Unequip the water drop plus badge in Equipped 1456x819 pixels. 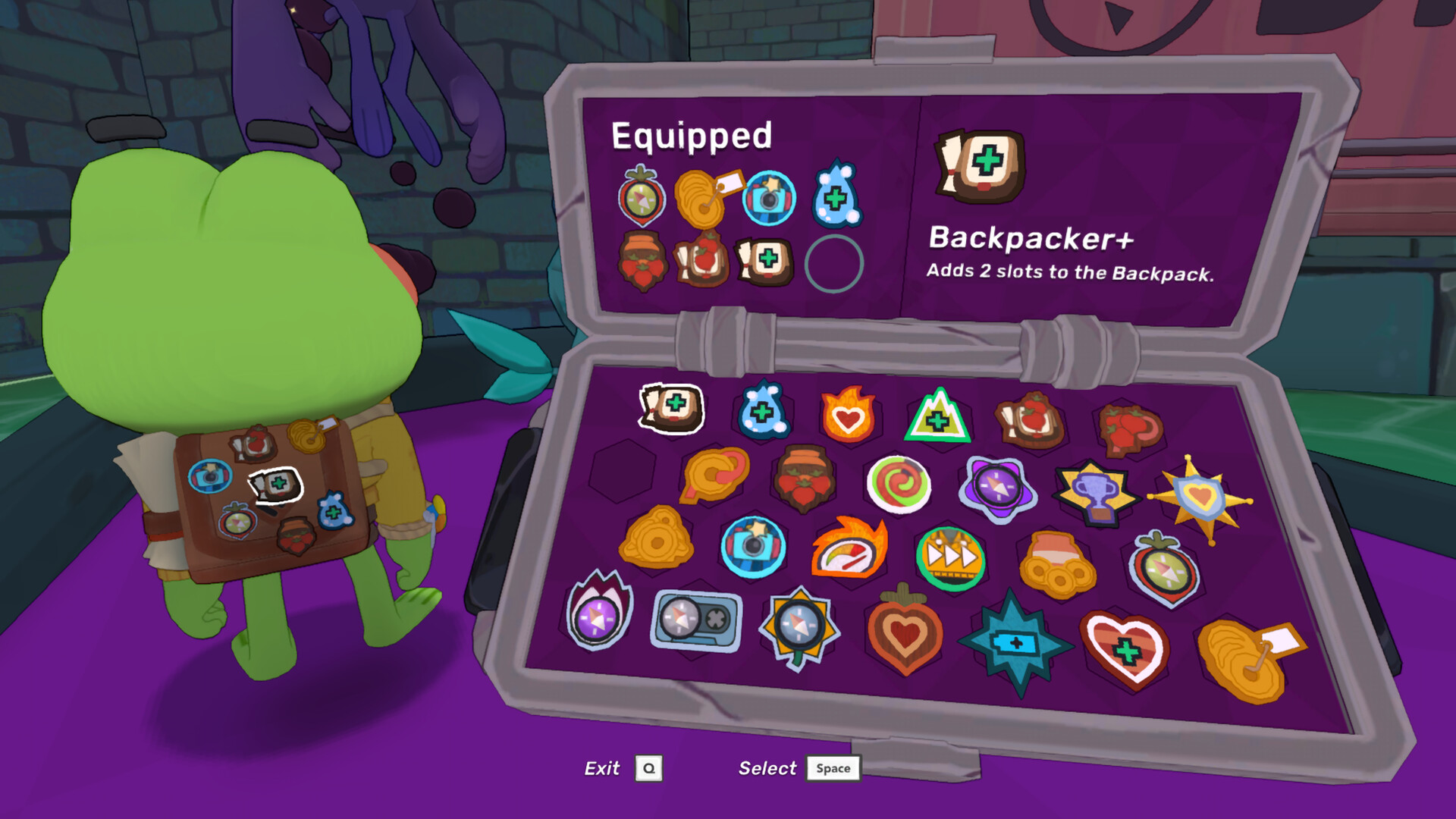pos(836,197)
